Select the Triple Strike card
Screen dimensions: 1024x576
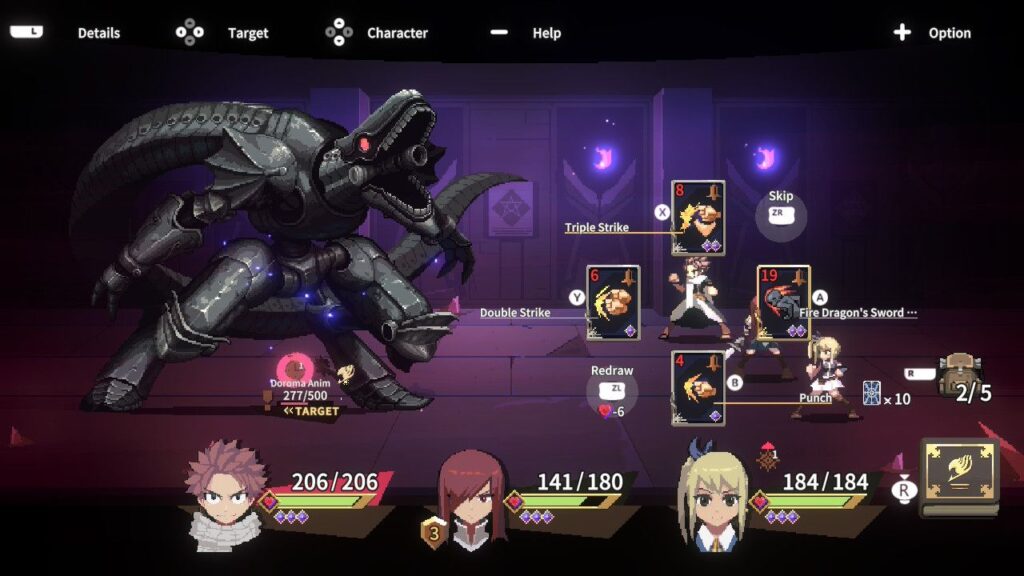click(698, 218)
